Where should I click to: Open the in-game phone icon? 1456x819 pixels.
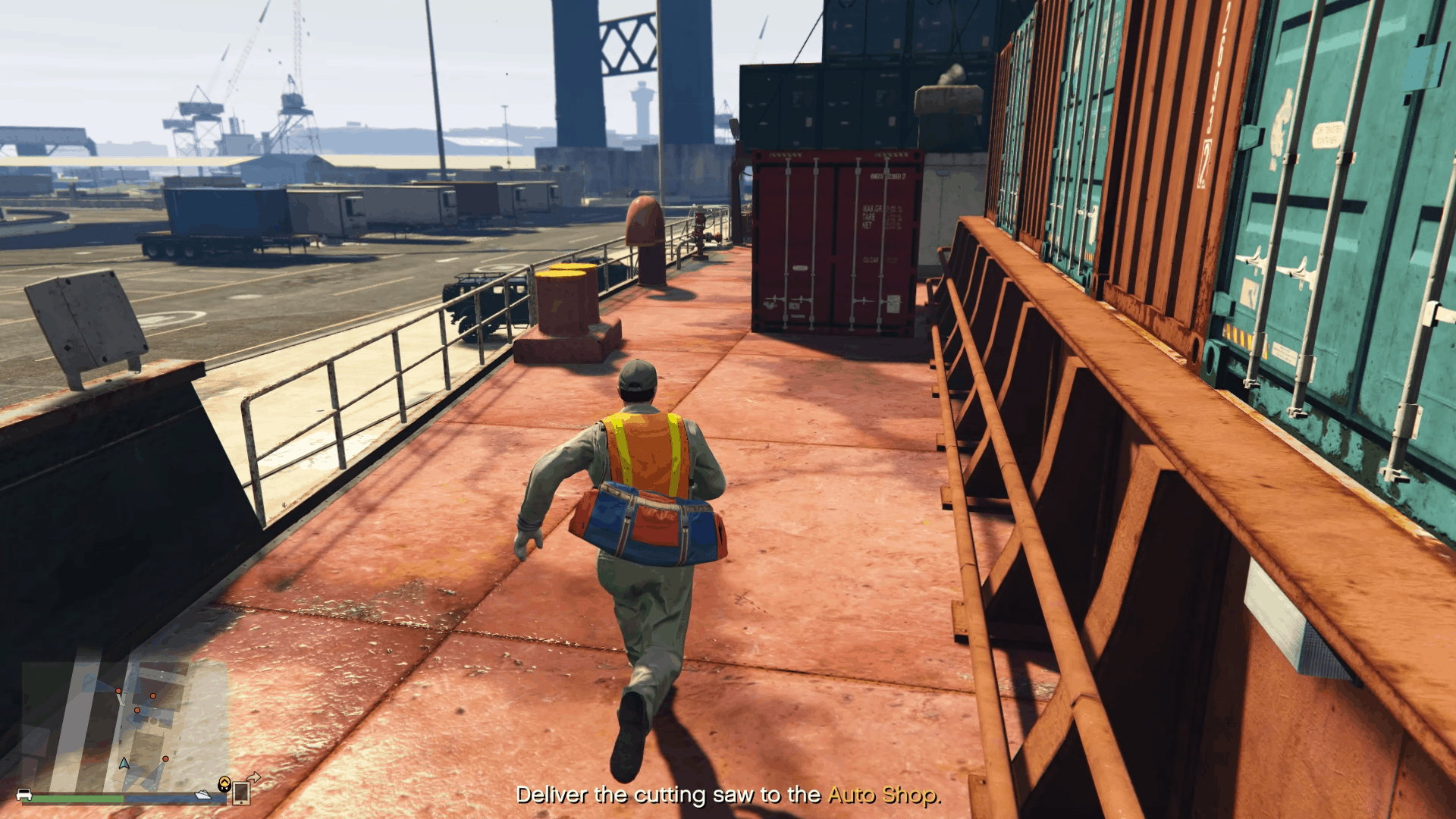(241, 794)
